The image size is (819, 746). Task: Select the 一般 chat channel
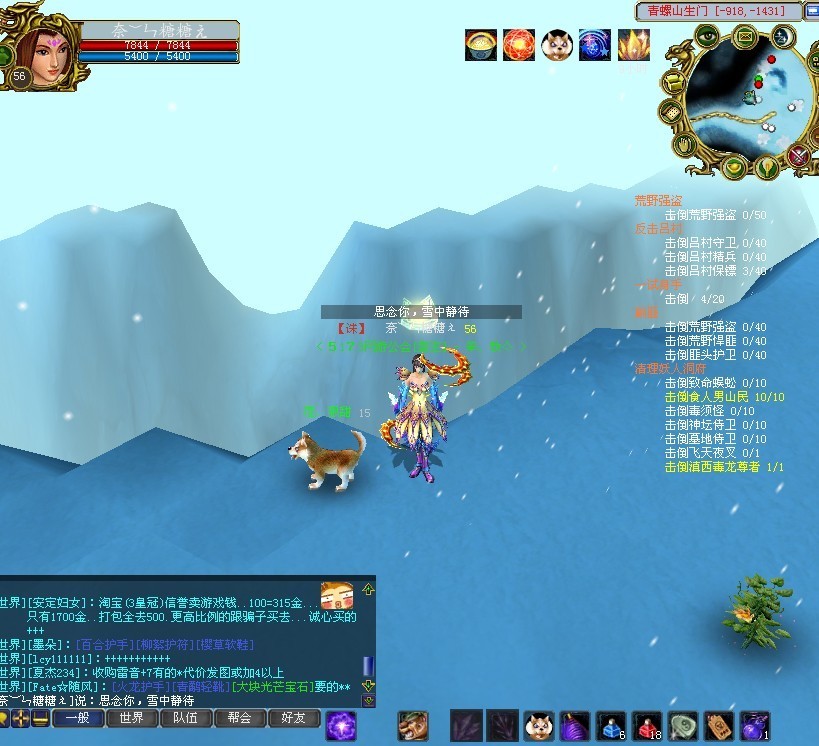pyautogui.click(x=77, y=718)
